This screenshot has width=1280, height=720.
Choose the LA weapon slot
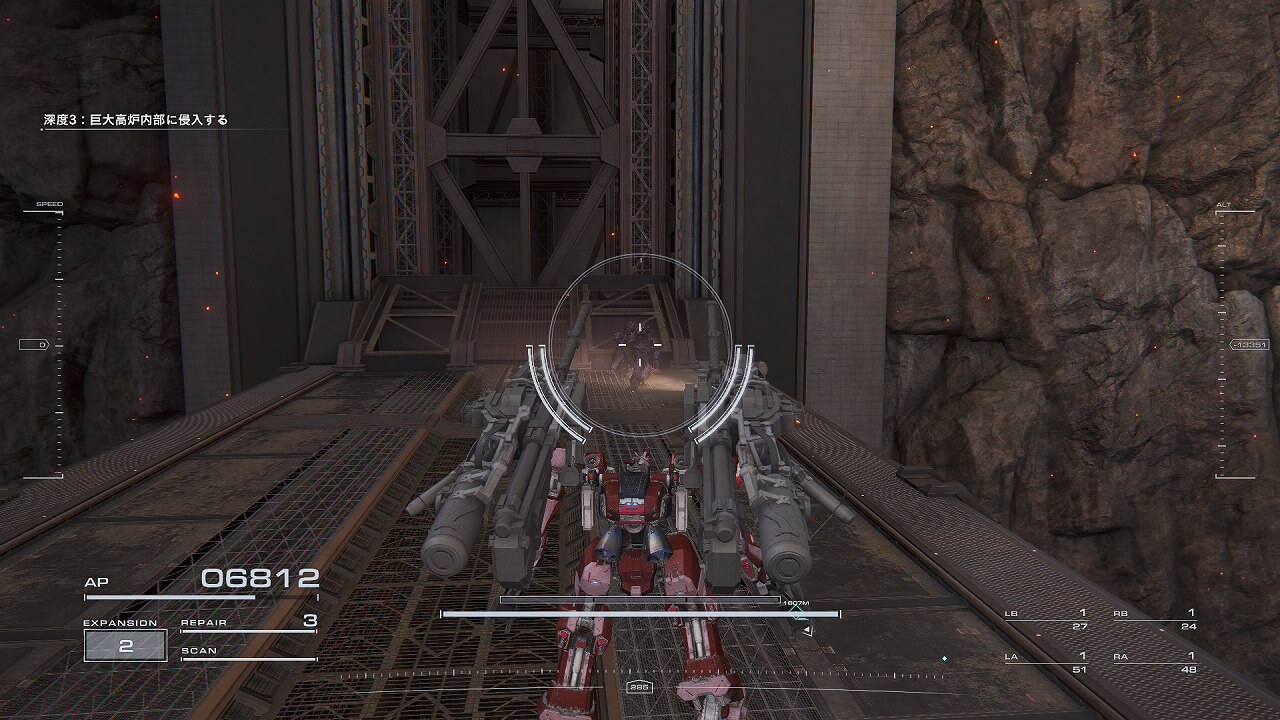[1046, 662]
